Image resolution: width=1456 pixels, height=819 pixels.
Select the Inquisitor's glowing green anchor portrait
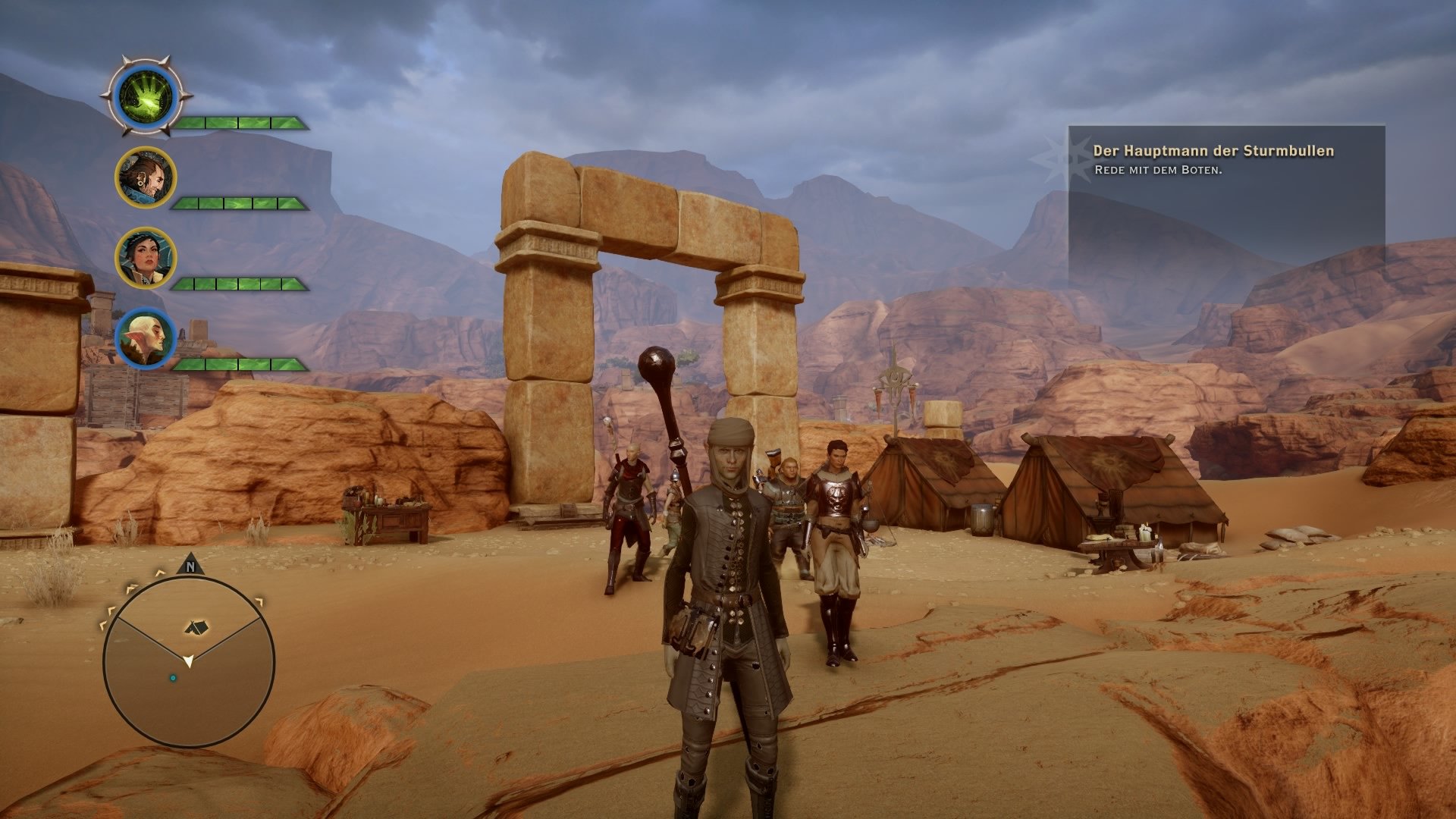click(148, 99)
